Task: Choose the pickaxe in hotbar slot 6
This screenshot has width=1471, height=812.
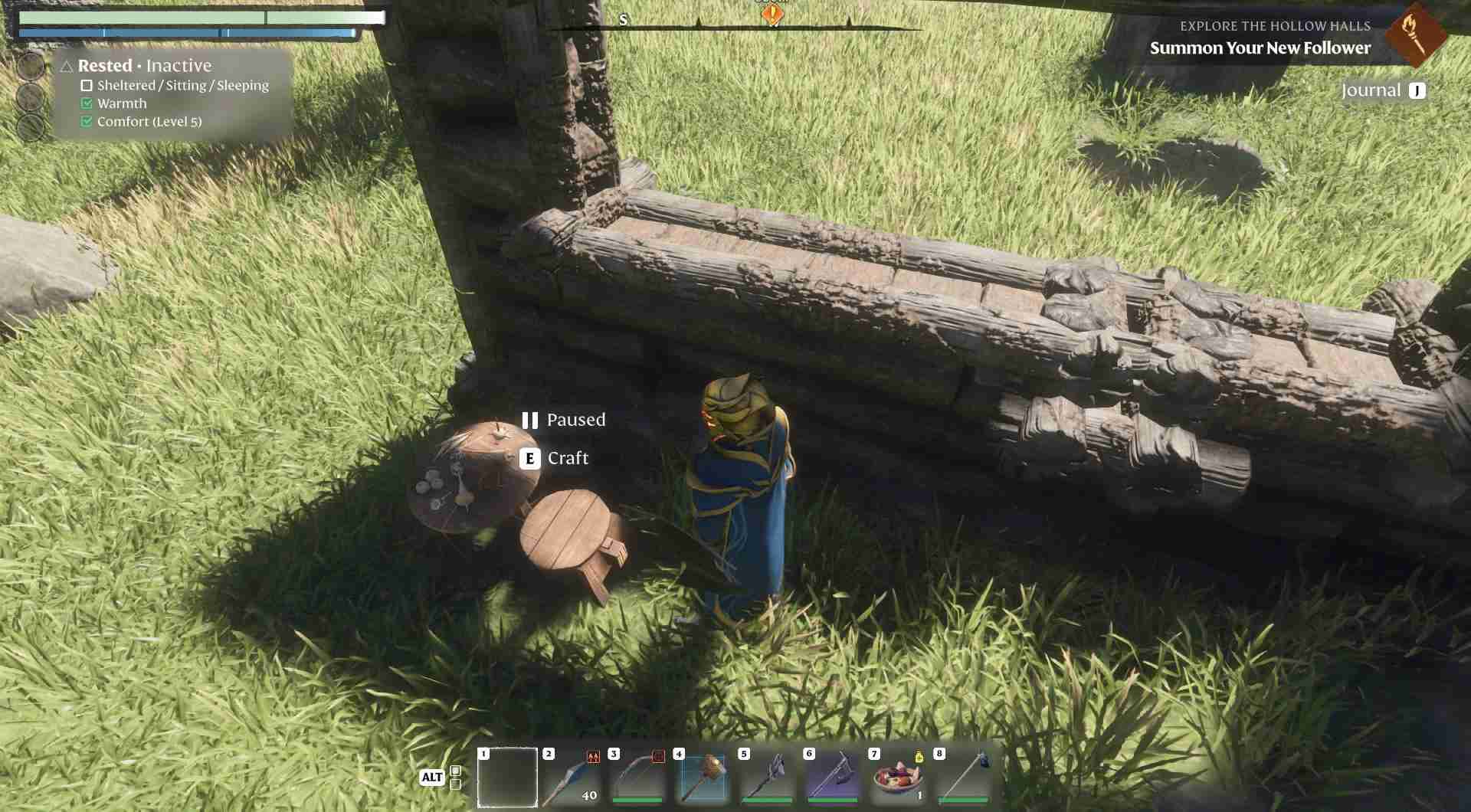Action: coord(833,777)
